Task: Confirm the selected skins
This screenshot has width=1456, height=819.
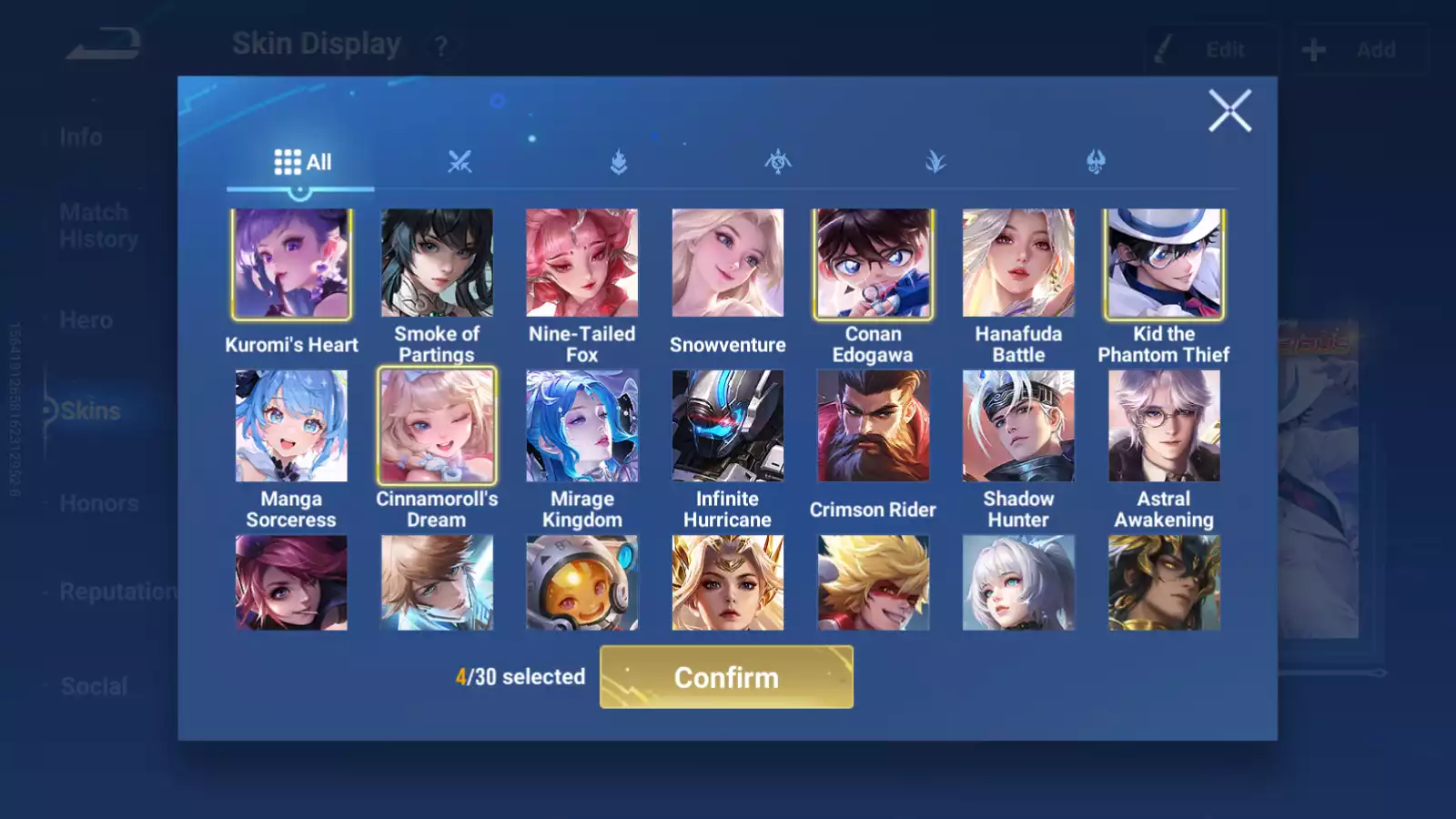Action: point(726,677)
